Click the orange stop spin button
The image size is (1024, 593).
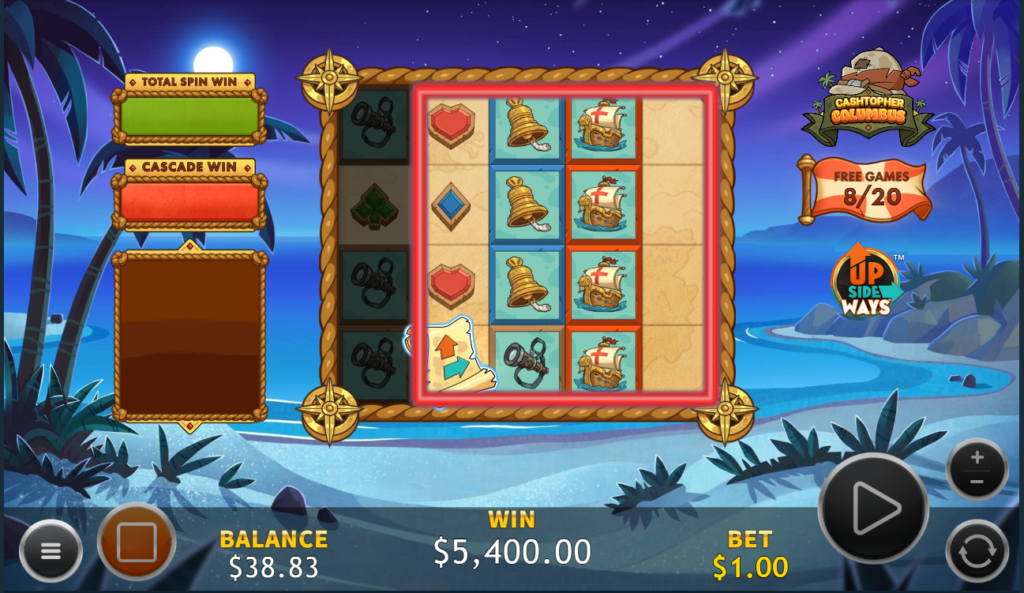137,543
